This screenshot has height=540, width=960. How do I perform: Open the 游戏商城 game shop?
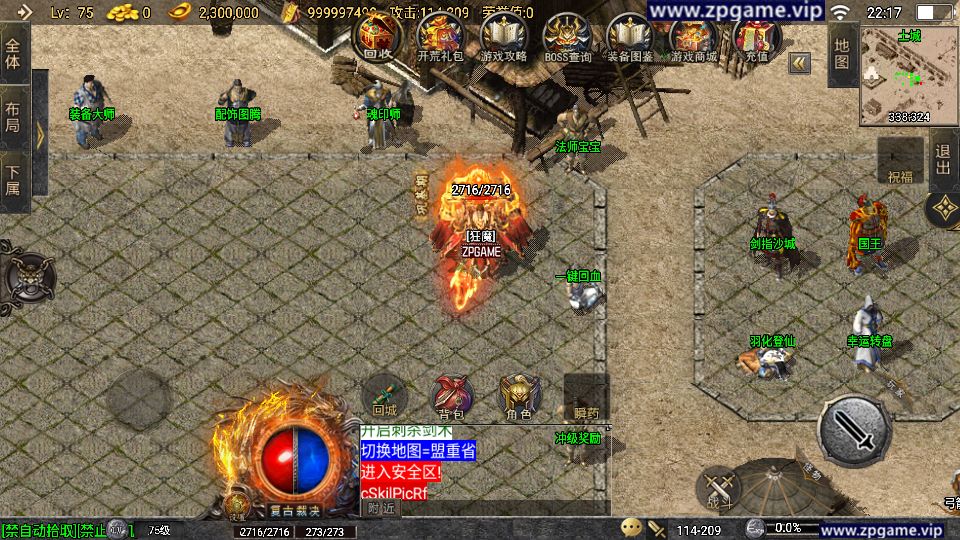click(x=694, y=39)
